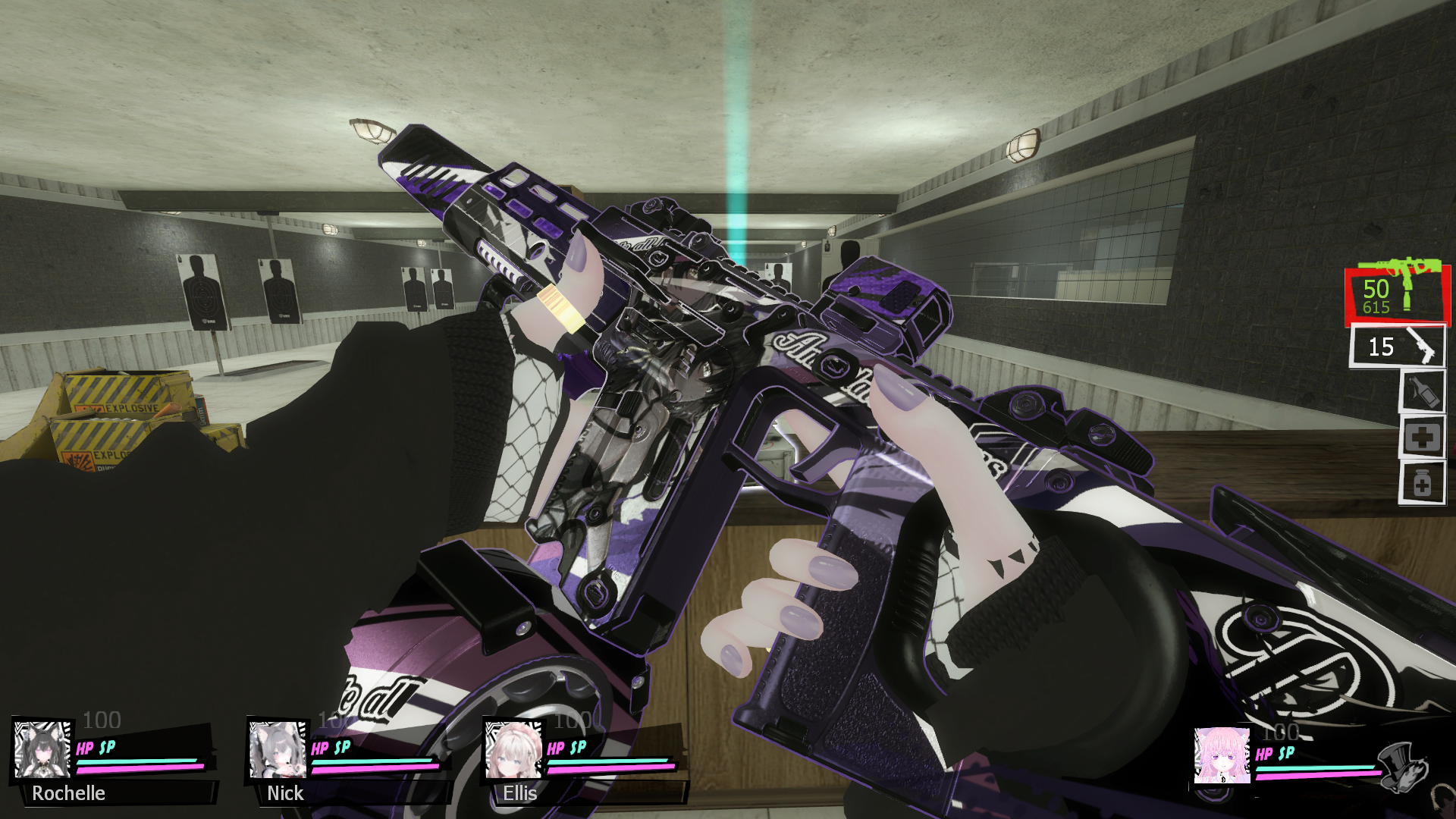Click the pink-haired player portrait
Viewport: 1456px width, 819px height.
pos(1222,755)
